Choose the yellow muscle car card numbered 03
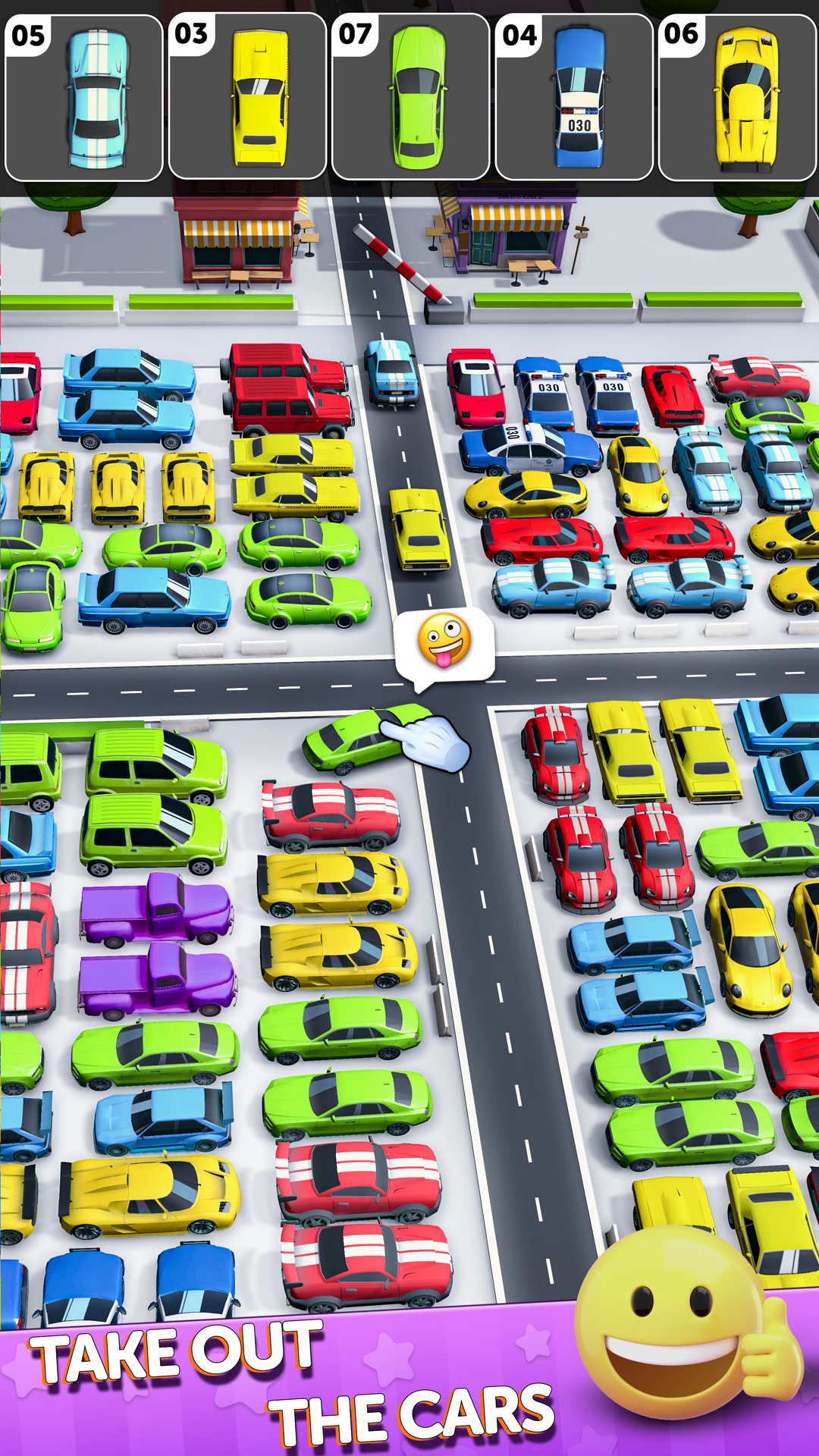The height and width of the screenshot is (1456, 819). [x=247, y=98]
